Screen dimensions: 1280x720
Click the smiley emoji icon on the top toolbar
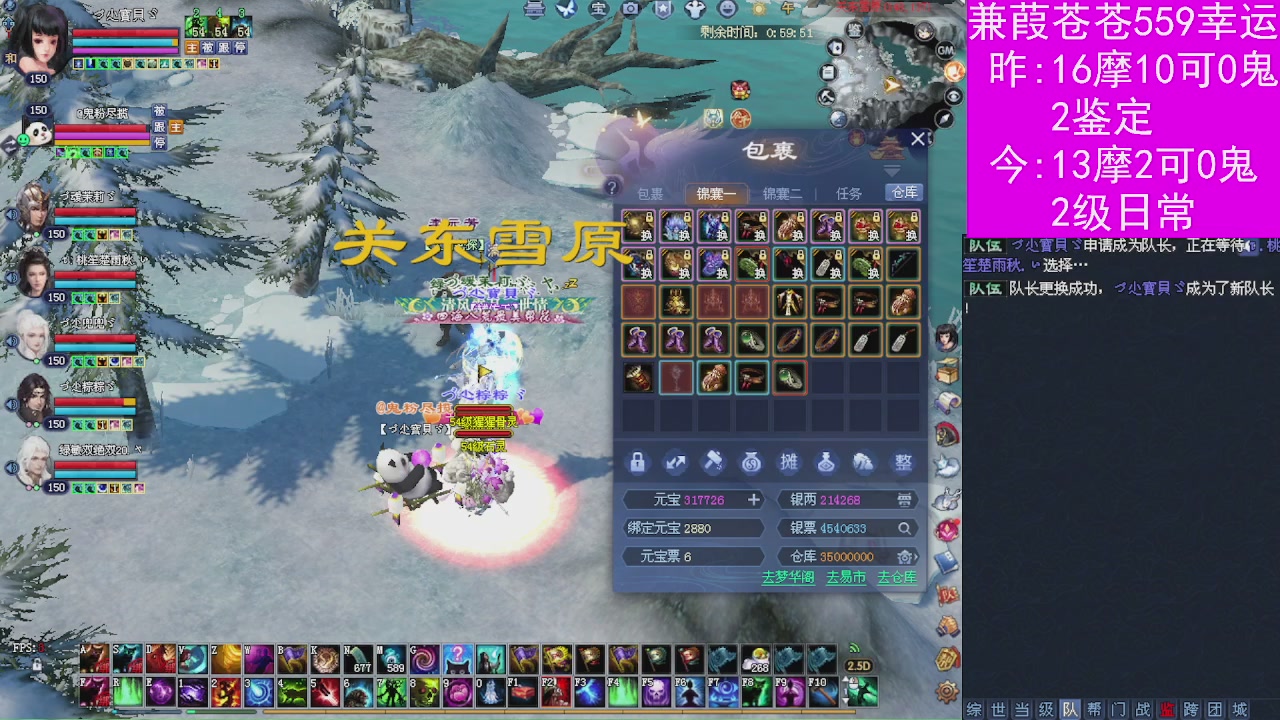coord(725,11)
